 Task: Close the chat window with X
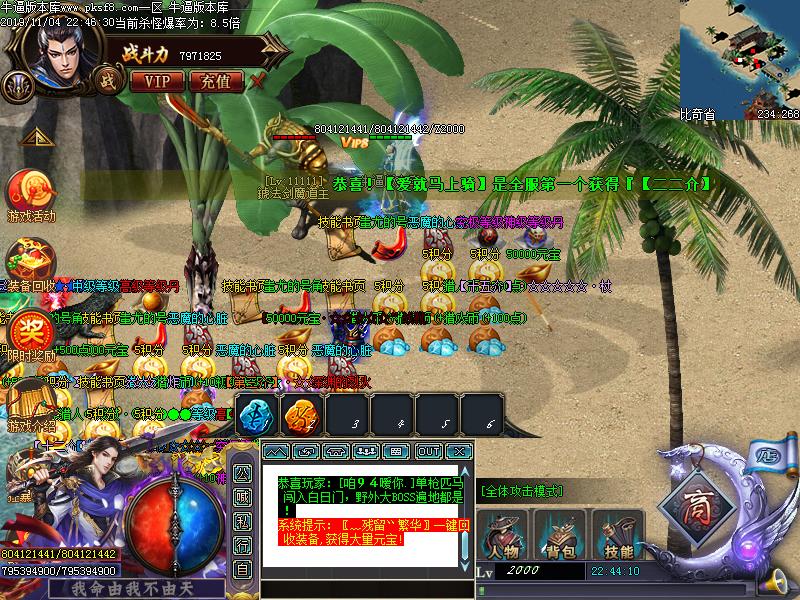pyautogui.click(x=458, y=452)
